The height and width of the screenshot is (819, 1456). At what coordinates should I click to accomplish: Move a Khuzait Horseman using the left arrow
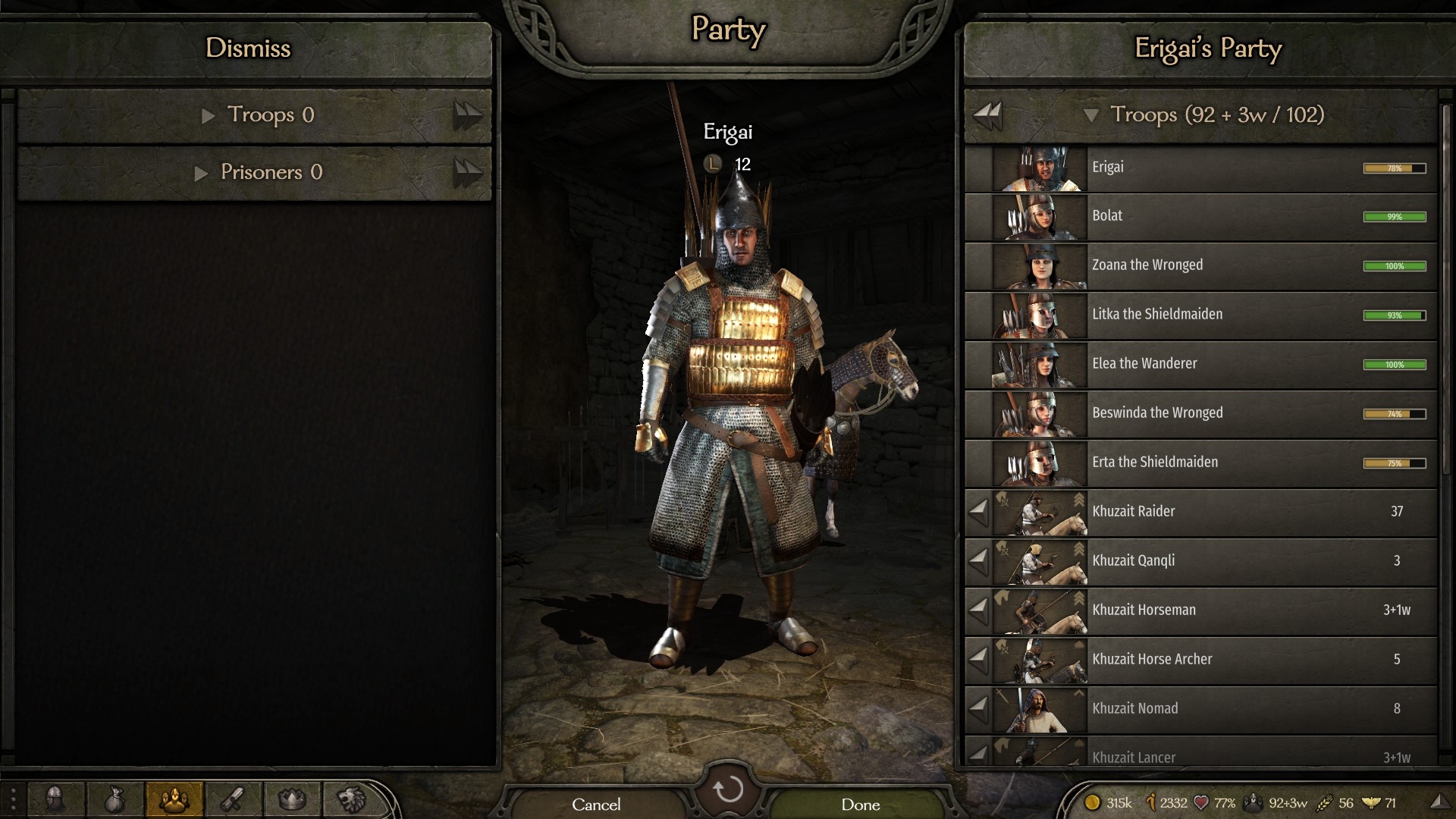point(978,610)
